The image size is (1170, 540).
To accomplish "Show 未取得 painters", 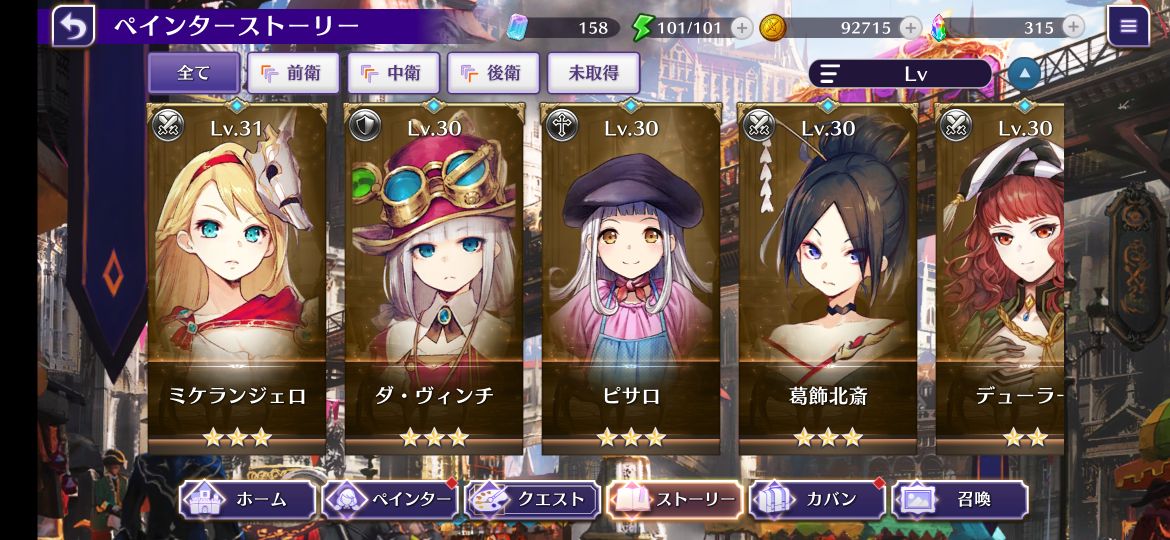I will 593,73.
